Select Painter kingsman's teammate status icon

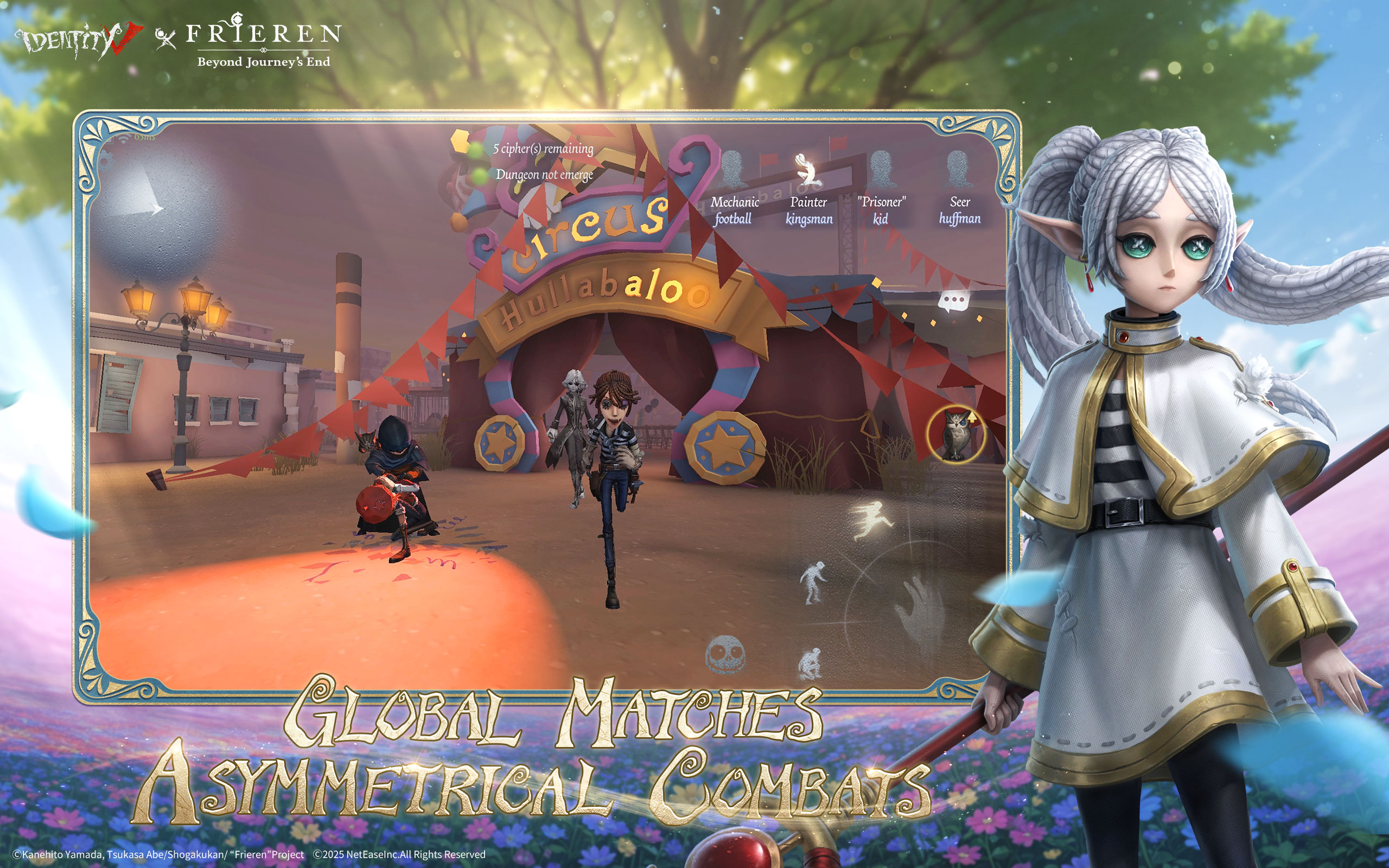pos(808,170)
